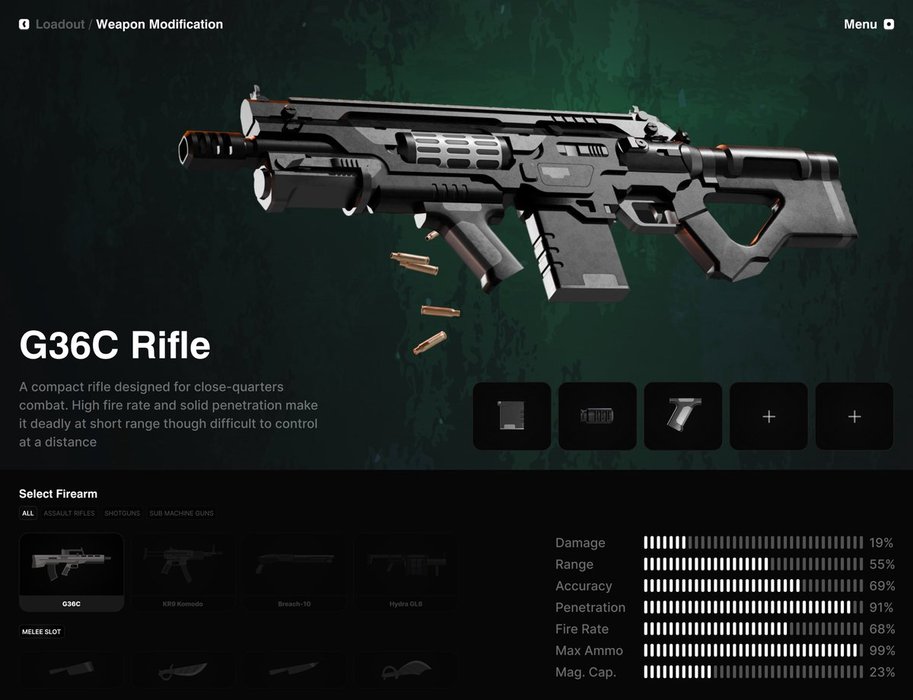Select the curved karambit blade

point(405,670)
